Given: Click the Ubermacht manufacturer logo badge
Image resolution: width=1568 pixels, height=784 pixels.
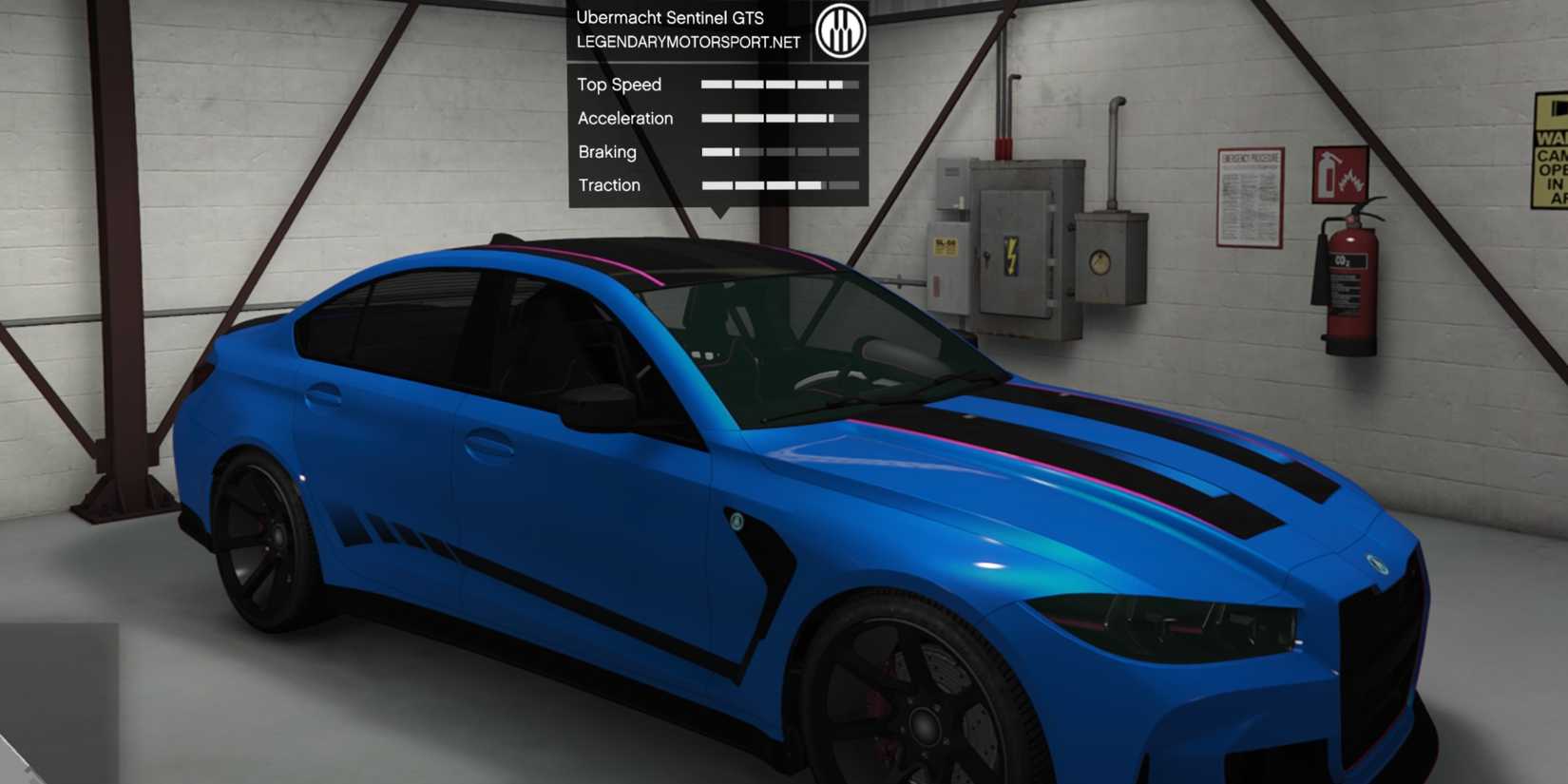Looking at the screenshot, I should 840,29.
